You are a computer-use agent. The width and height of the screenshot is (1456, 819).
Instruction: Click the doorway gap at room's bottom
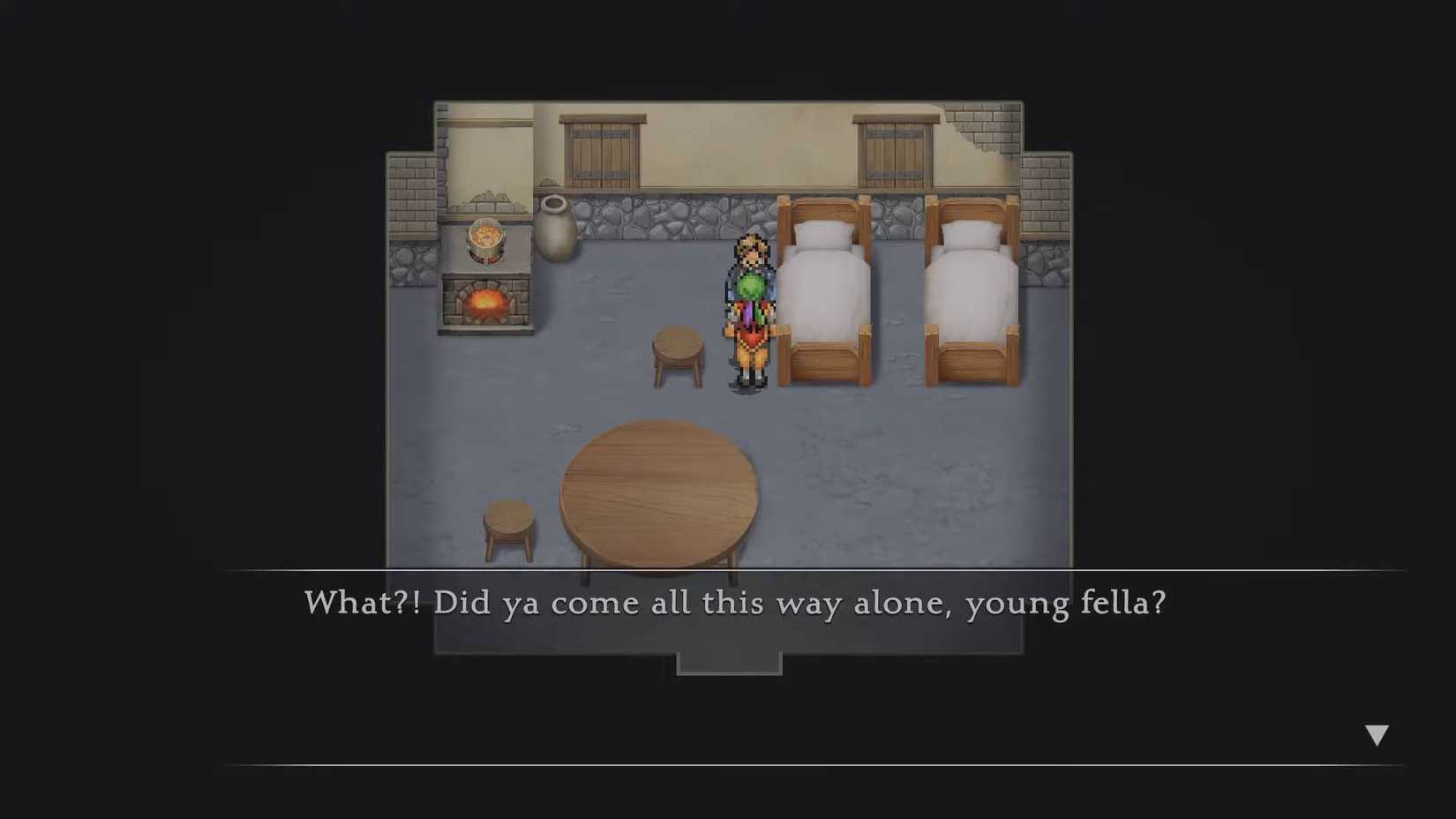(x=730, y=662)
